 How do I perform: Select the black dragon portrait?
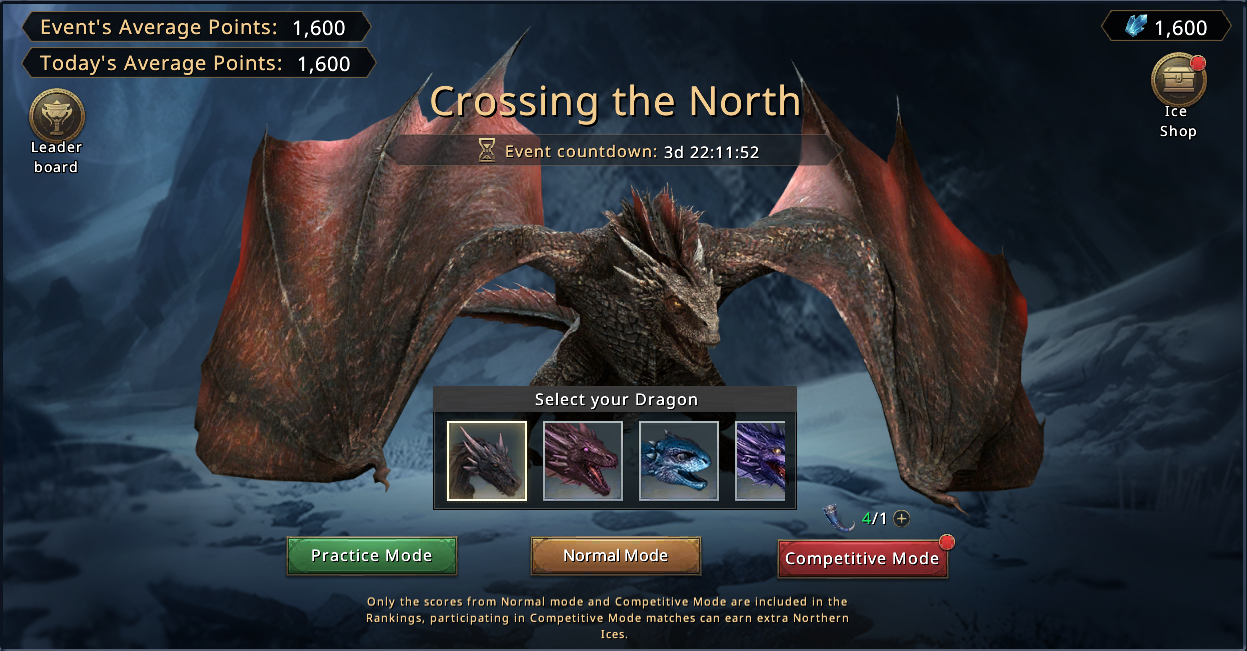pyautogui.click(x=487, y=460)
